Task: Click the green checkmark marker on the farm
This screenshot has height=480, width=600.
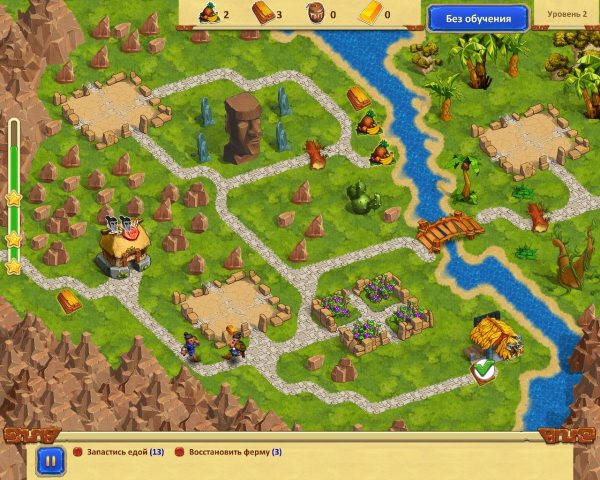Action: point(484,372)
